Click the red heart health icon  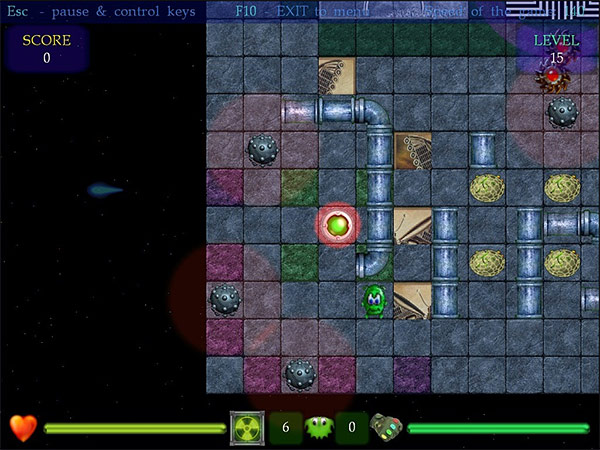(23, 428)
